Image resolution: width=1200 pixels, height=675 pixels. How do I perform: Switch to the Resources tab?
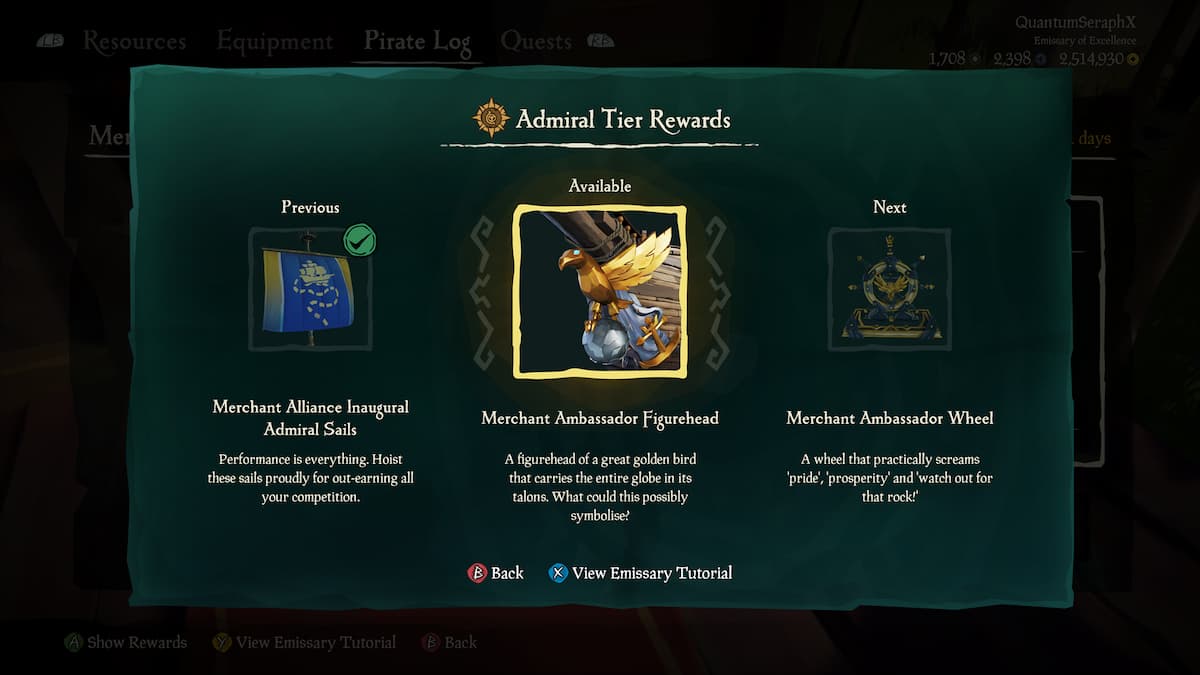coord(134,42)
